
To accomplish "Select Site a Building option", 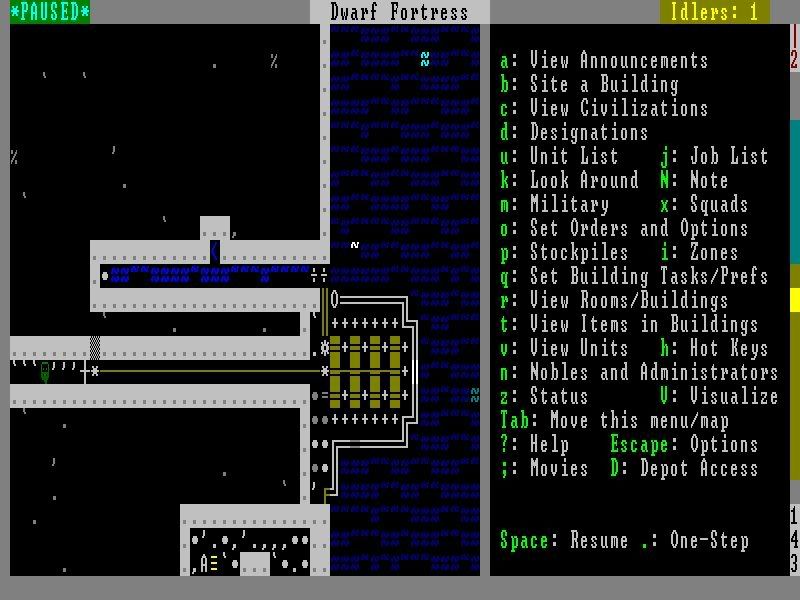I will pos(589,85).
